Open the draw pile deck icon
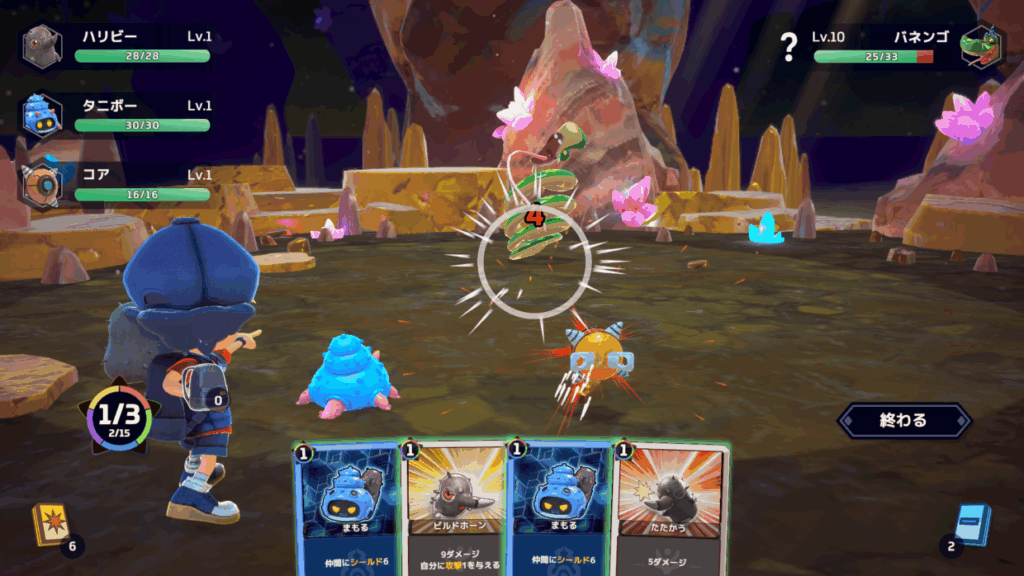1024x576 pixels. (x=50, y=524)
